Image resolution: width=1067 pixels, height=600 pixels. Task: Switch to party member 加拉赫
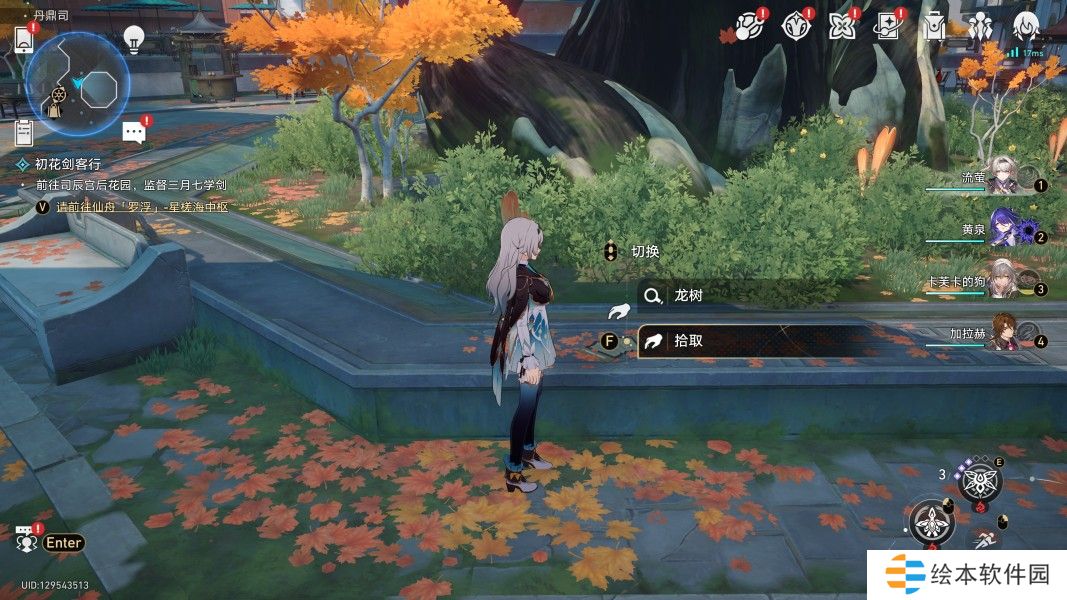click(x=1004, y=336)
